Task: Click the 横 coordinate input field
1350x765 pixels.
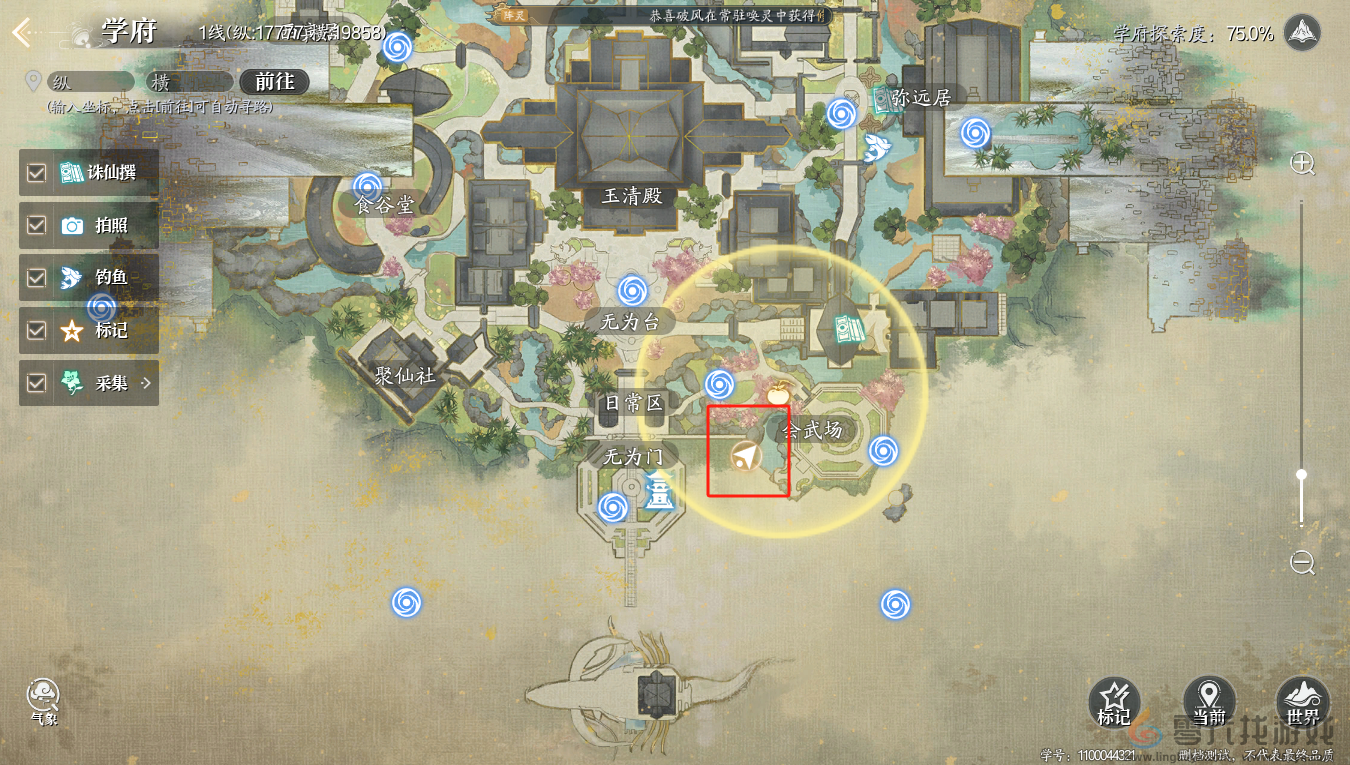Action: tap(190, 82)
